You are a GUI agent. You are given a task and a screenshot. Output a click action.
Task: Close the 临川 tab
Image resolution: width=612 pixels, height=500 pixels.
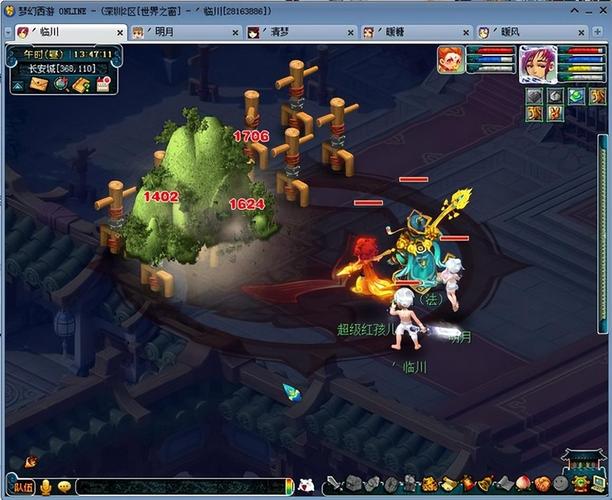click(119, 32)
